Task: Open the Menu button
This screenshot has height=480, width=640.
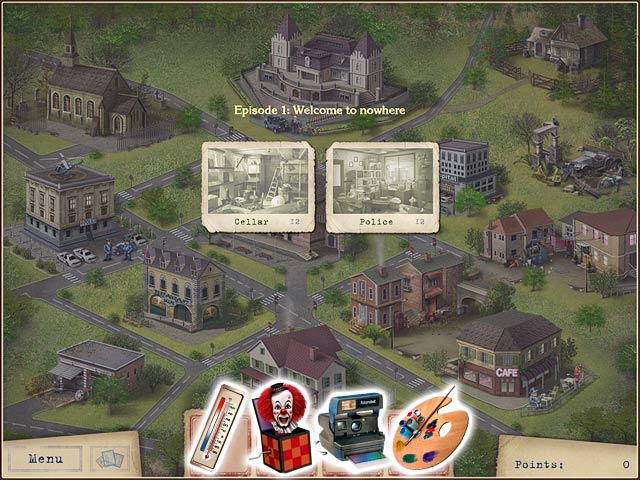Action: pos(46,459)
